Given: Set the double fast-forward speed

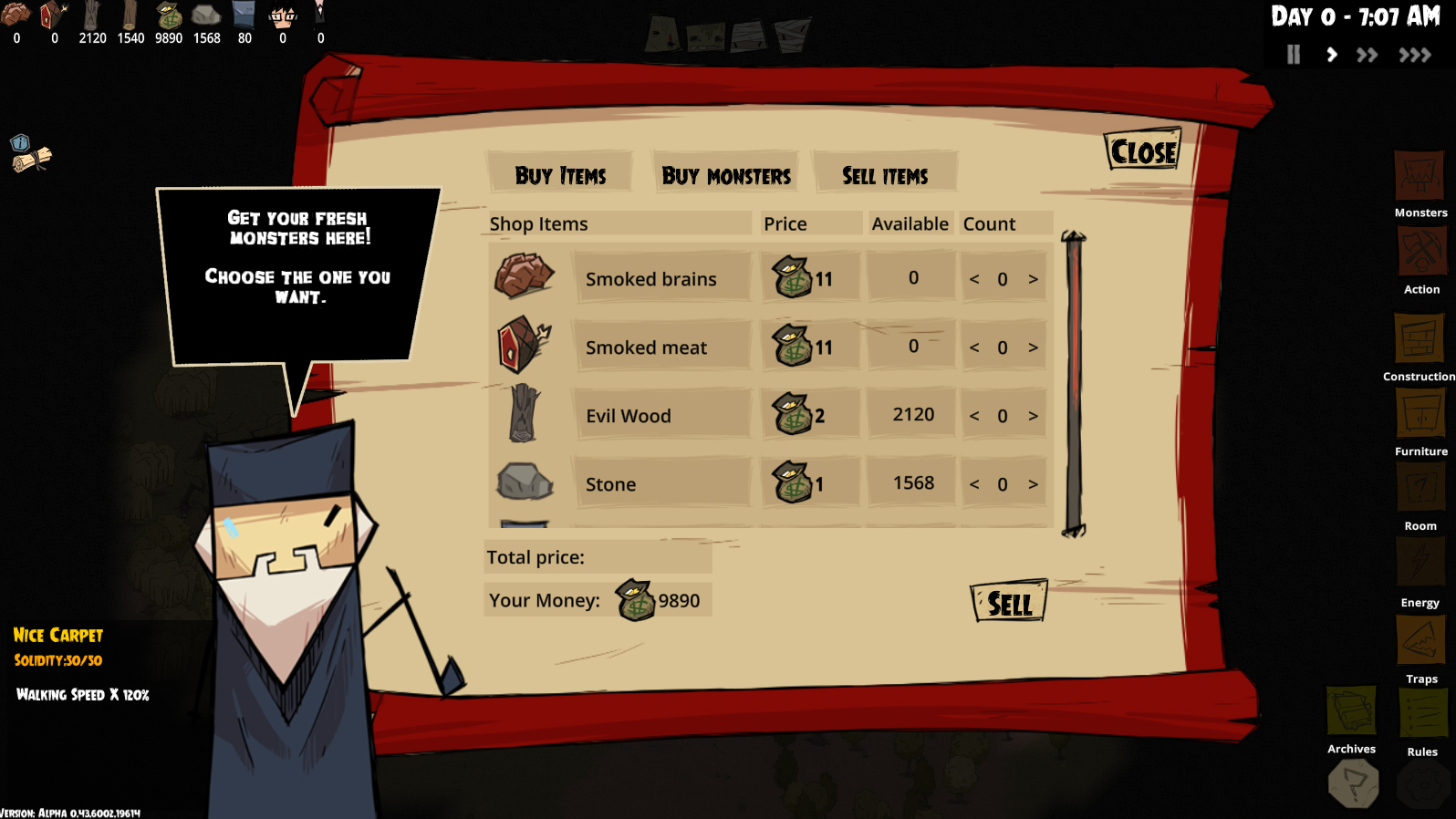Looking at the screenshot, I should click(x=1367, y=55).
